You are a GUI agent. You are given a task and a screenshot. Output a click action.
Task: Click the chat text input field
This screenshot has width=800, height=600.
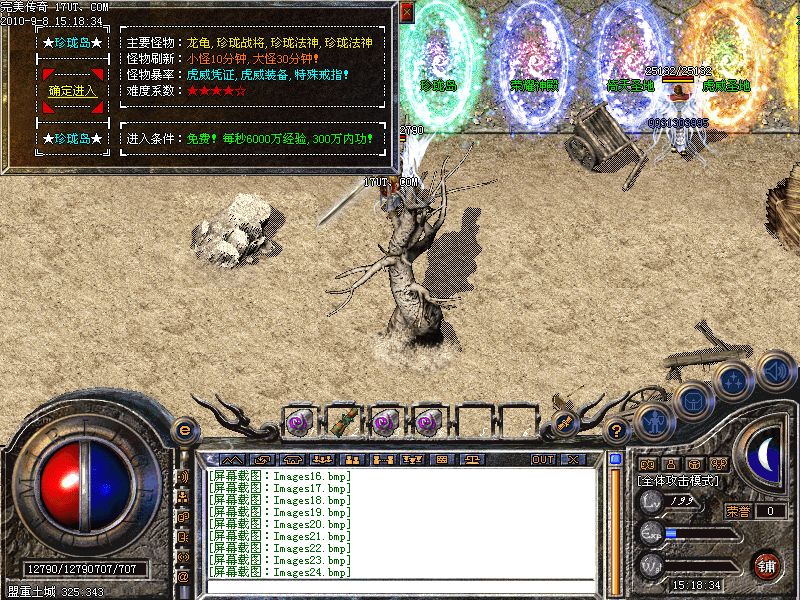click(400, 588)
